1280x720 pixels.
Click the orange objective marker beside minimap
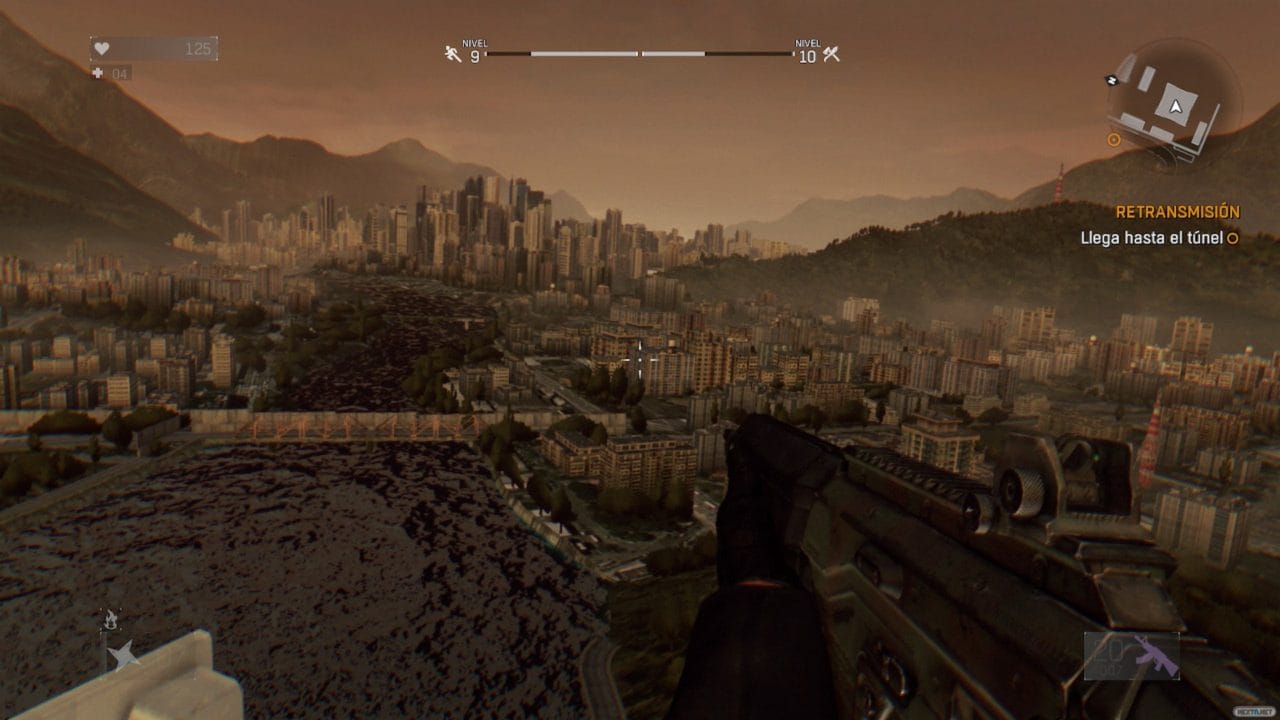[1114, 140]
